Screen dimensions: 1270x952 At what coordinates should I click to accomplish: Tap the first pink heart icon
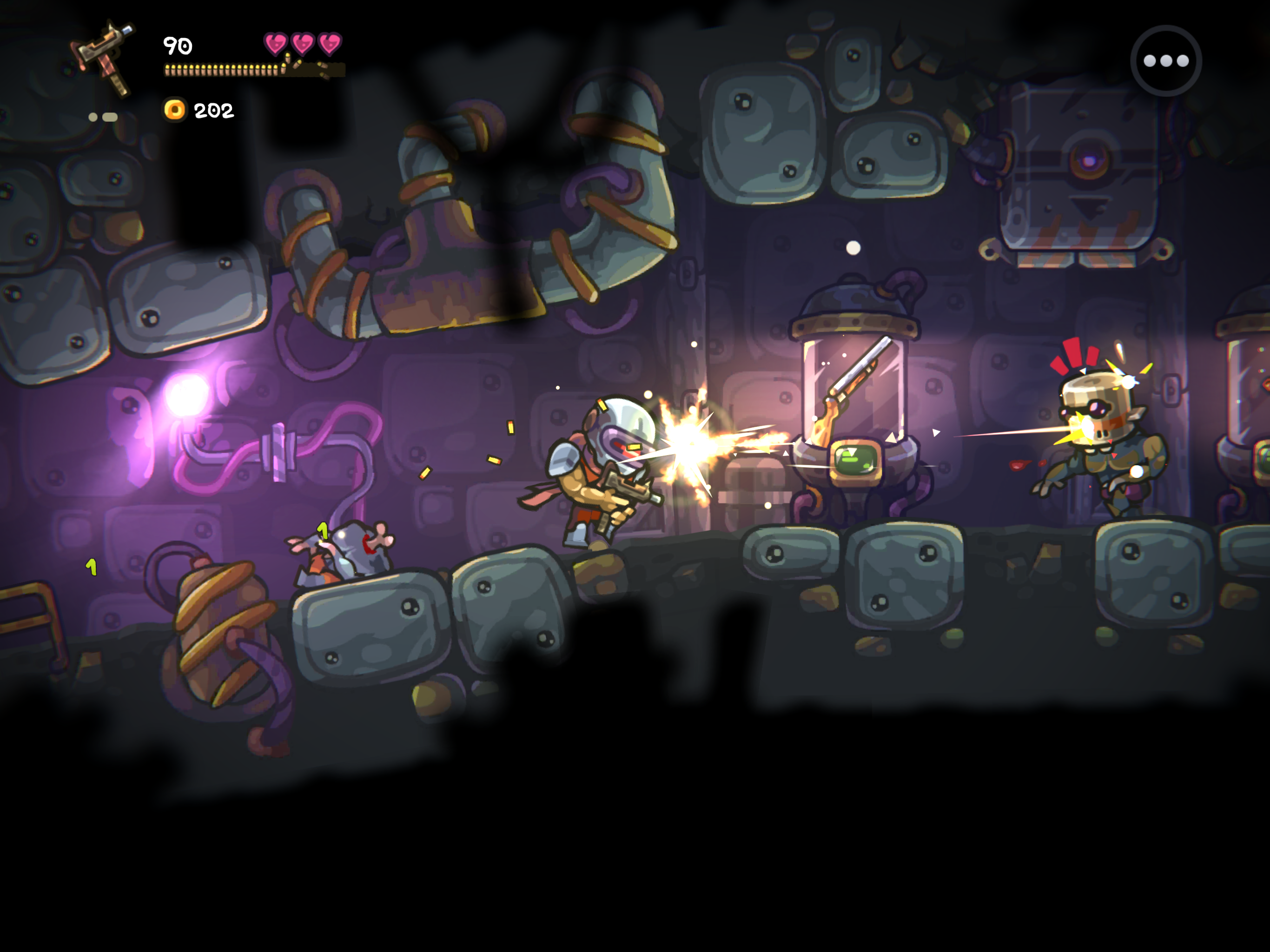276,43
